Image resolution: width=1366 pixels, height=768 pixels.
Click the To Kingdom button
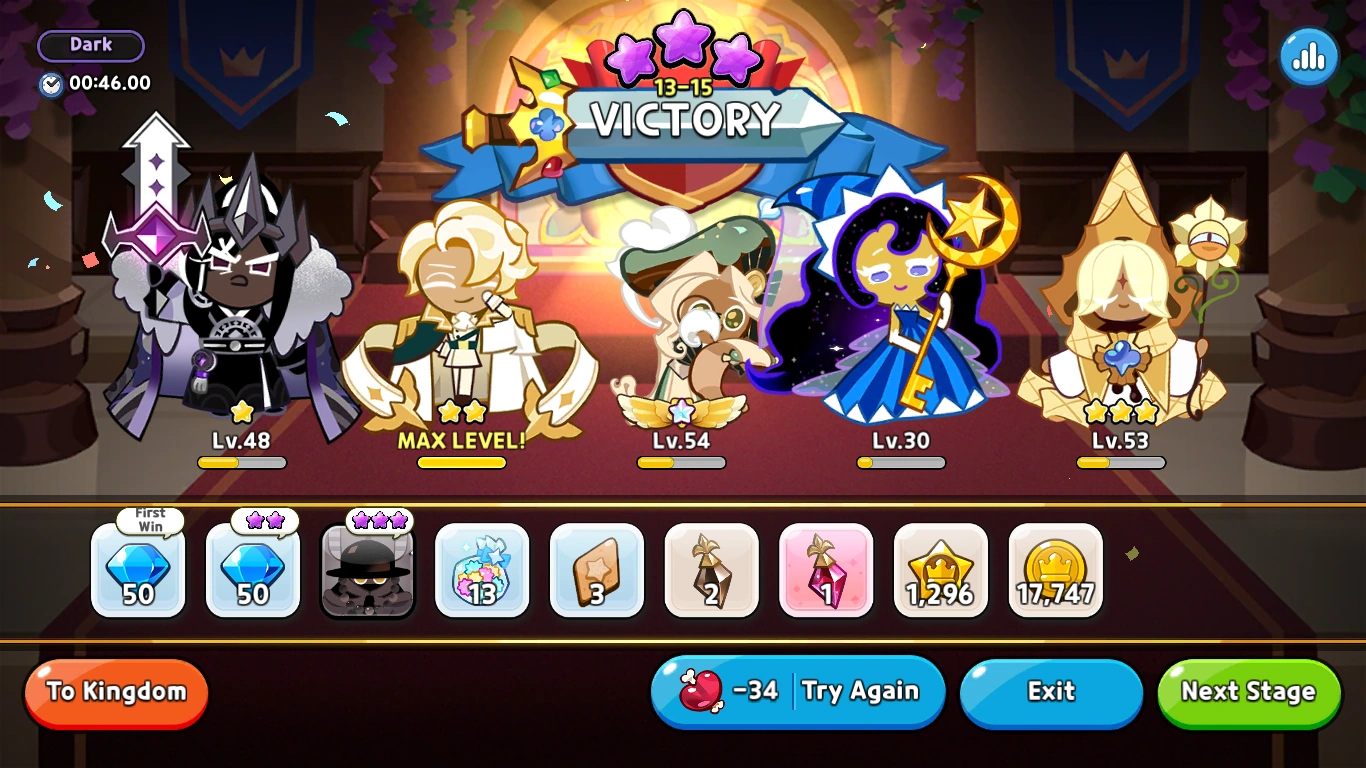pyautogui.click(x=115, y=692)
